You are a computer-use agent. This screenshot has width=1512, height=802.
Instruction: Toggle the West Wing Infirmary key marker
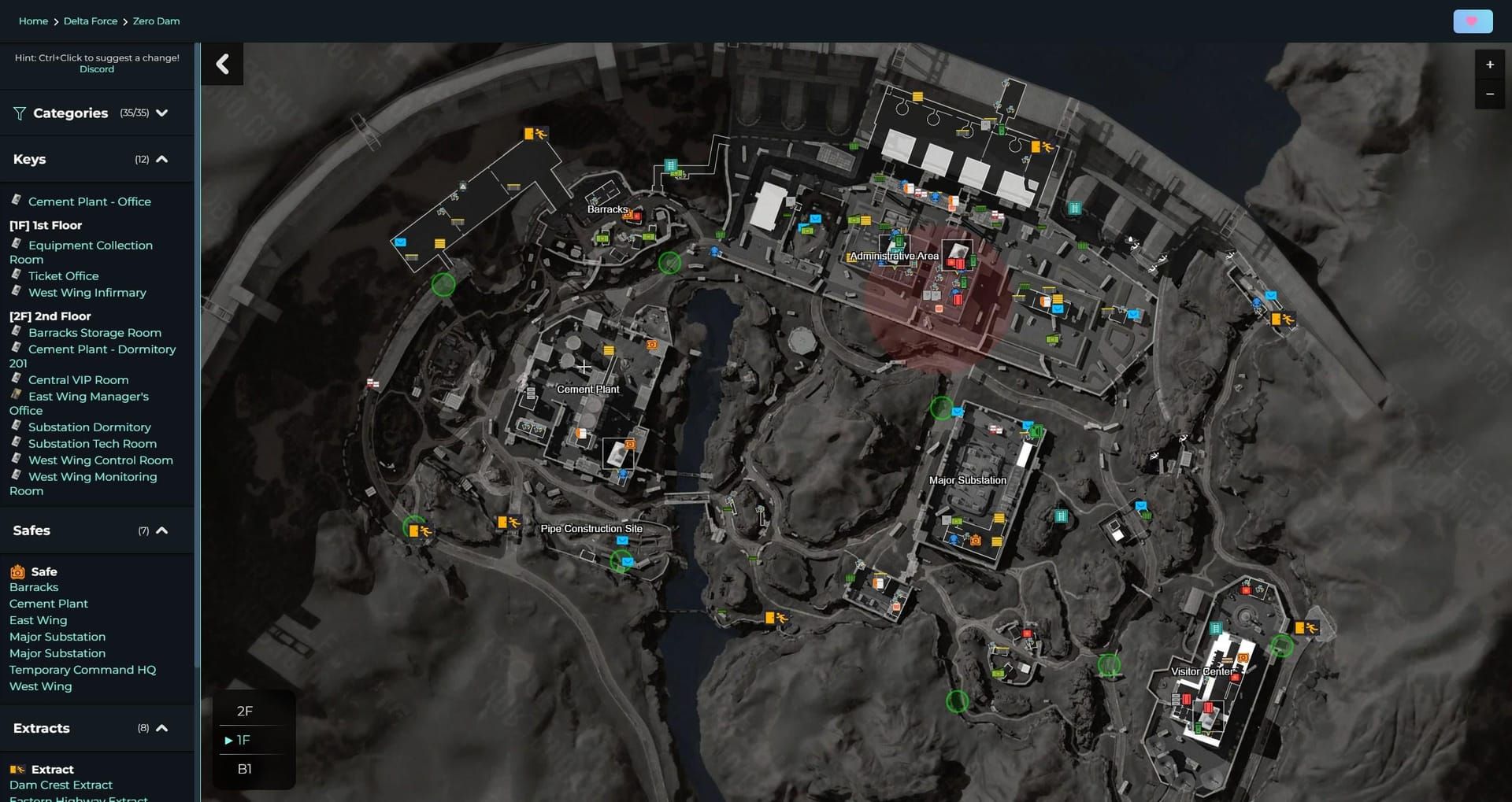[17, 292]
